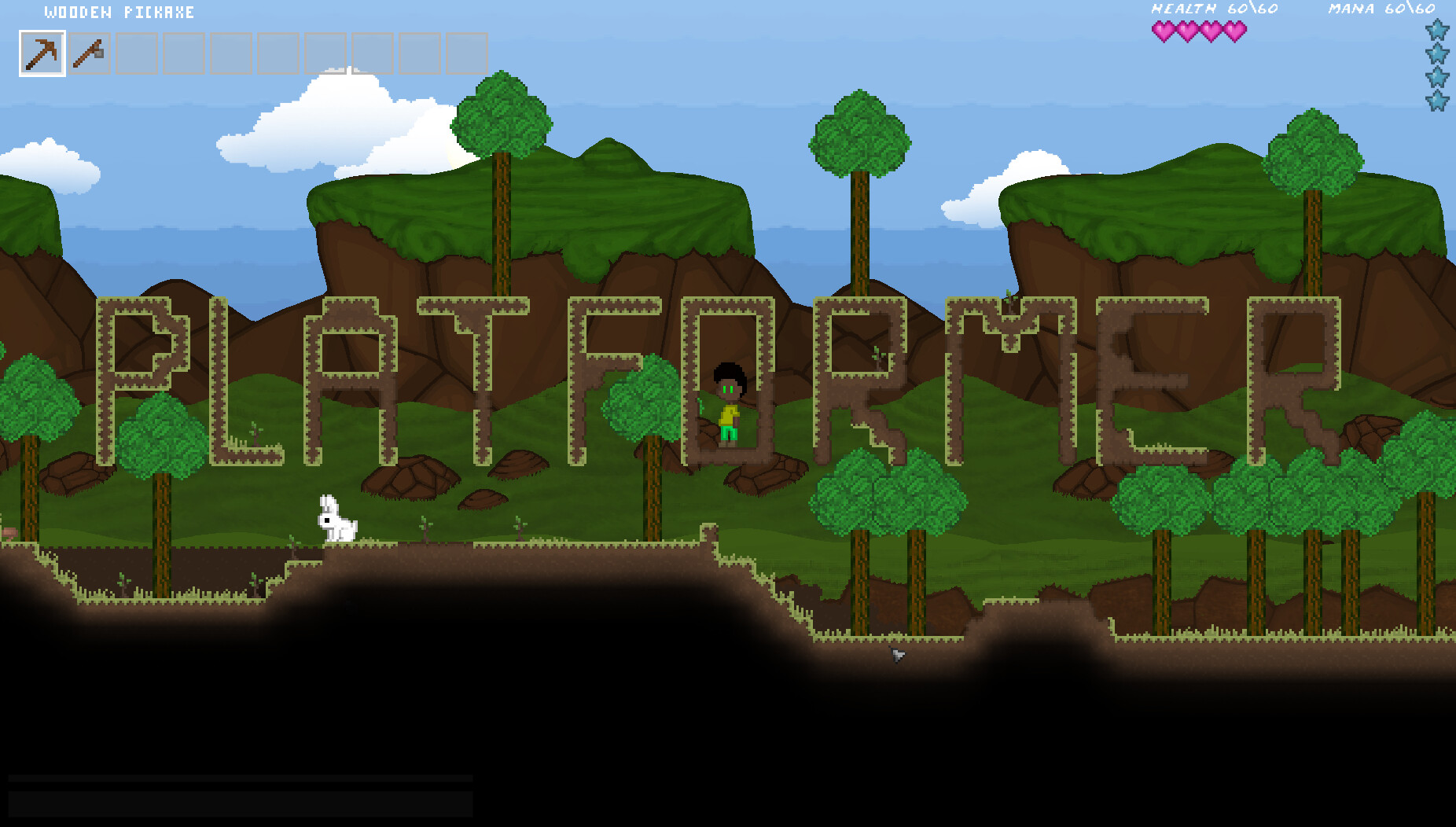This screenshot has width=1456, height=827.
Task: Click the WOODEN PICKAXE label text
Action: [x=118, y=12]
